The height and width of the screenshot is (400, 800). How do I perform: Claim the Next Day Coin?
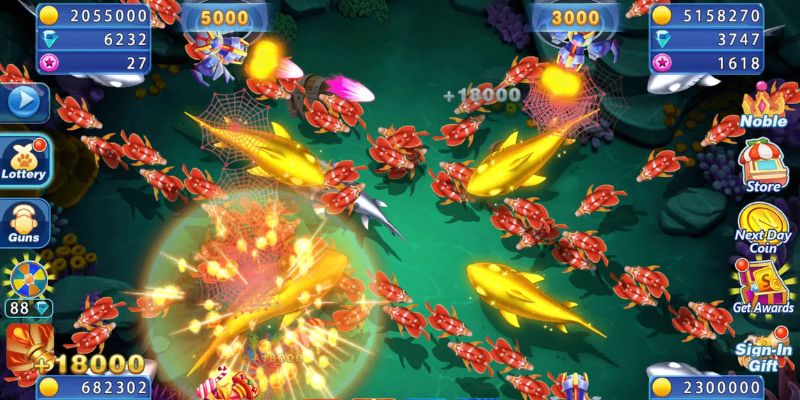(762, 230)
